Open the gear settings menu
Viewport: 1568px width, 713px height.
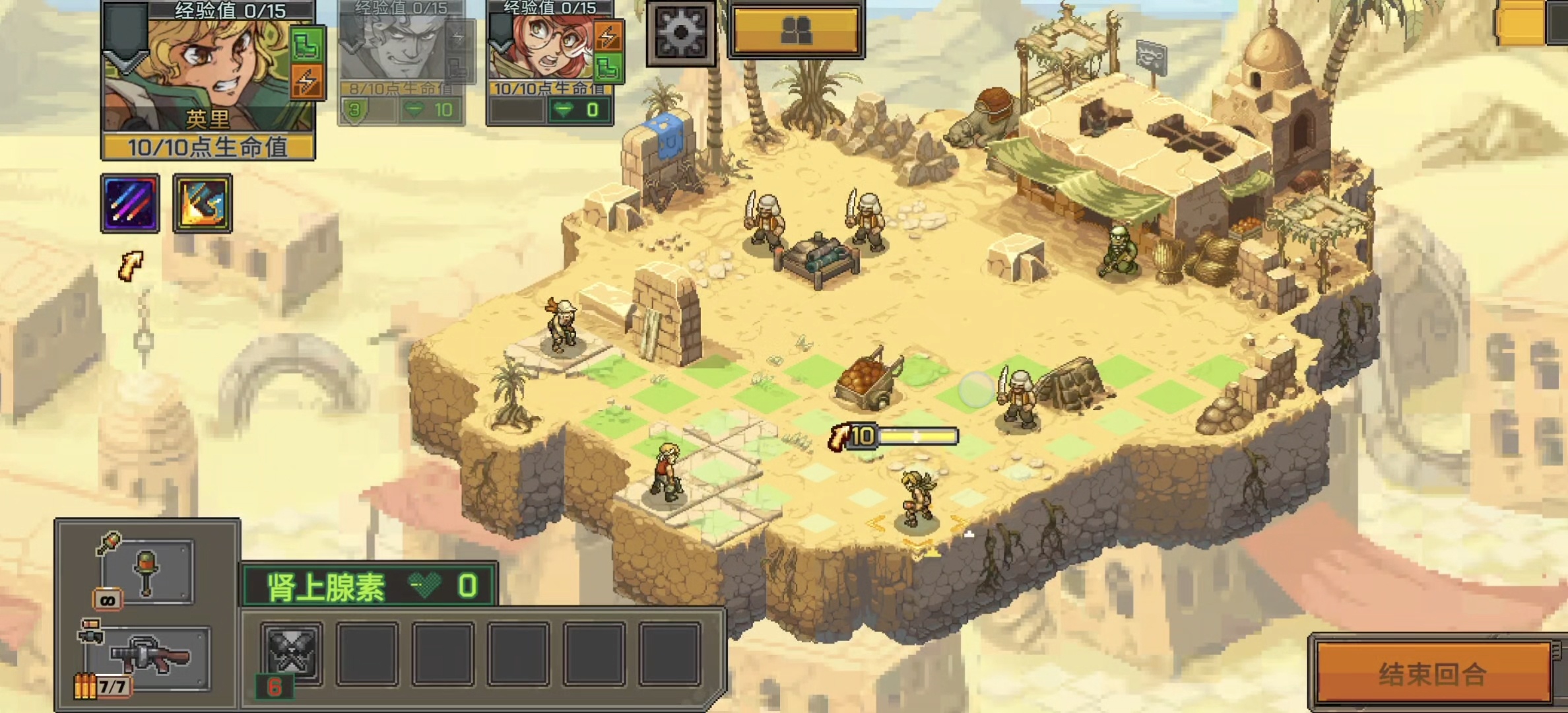[x=680, y=31]
